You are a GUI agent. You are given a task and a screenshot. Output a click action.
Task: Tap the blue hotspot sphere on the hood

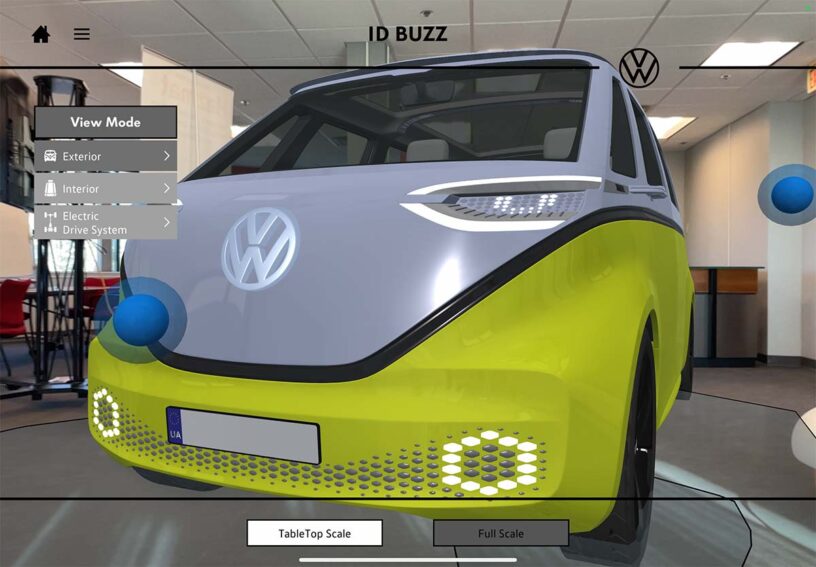point(141,319)
